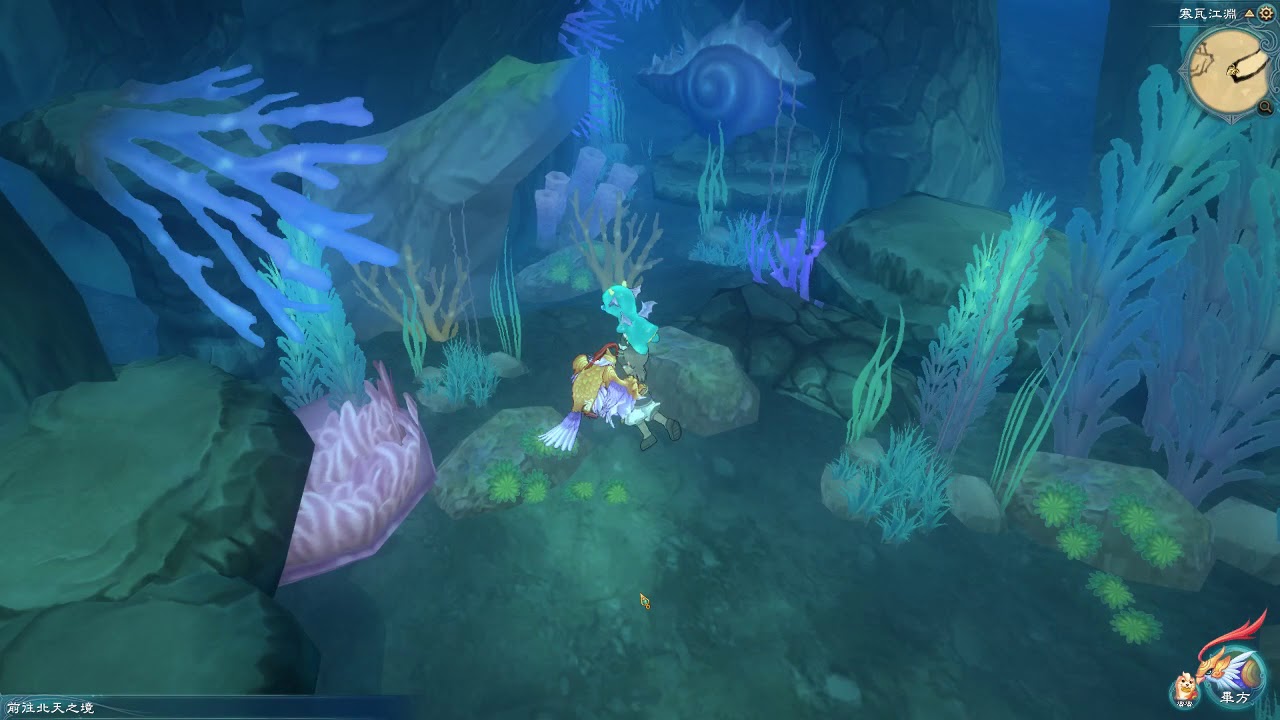Open the gear settings icon
Viewport: 1280px width, 720px height.
coord(1265,14)
